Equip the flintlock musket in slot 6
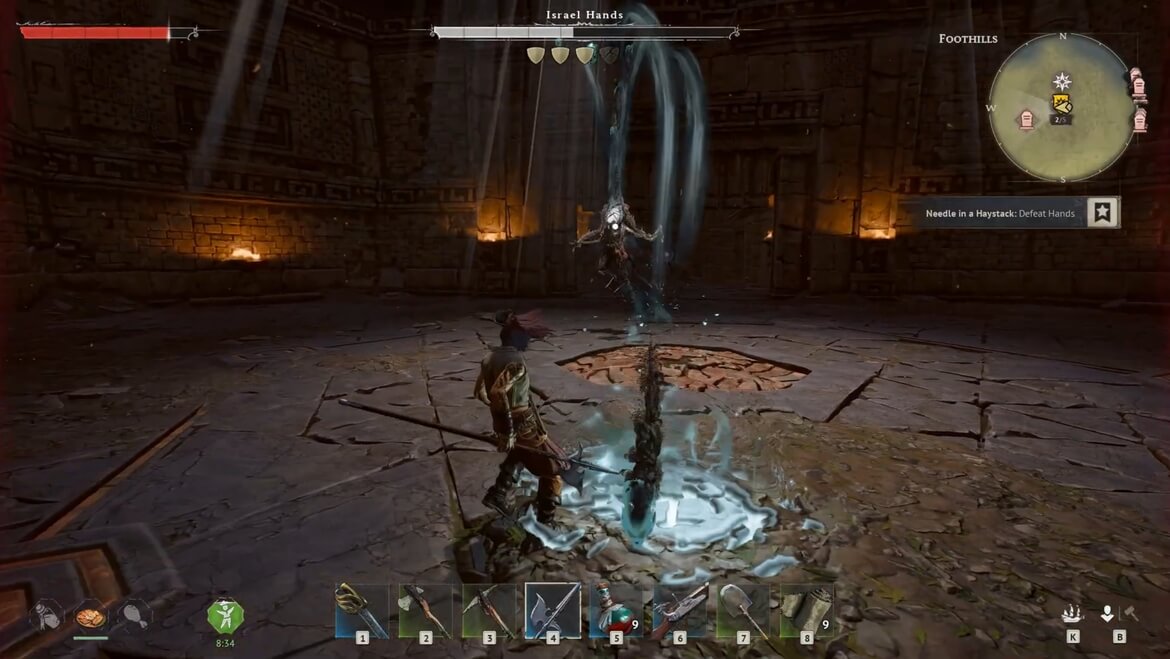Image resolution: width=1170 pixels, height=659 pixels. [680, 610]
